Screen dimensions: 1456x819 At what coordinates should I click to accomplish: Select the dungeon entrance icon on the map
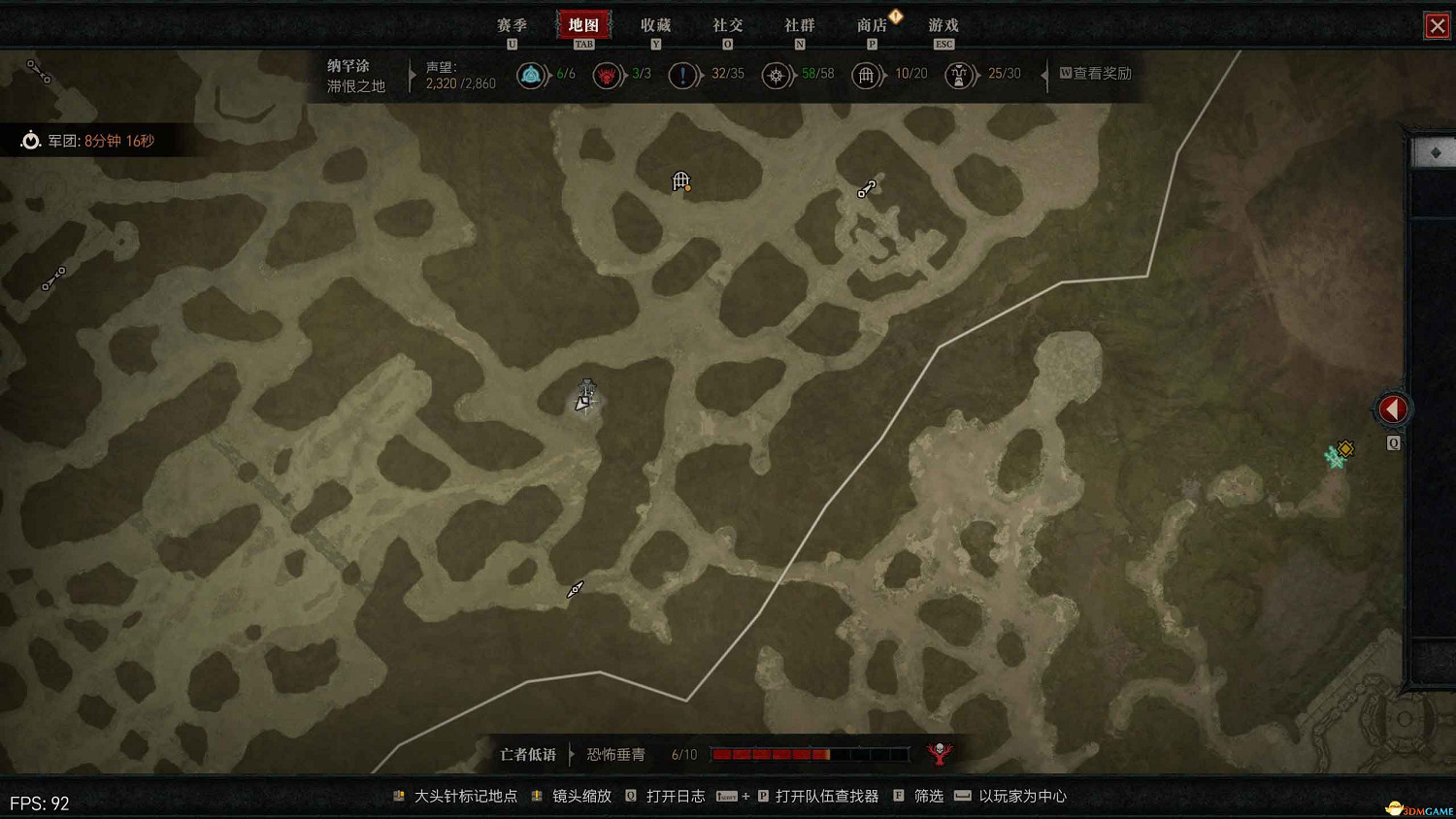pyautogui.click(x=680, y=180)
